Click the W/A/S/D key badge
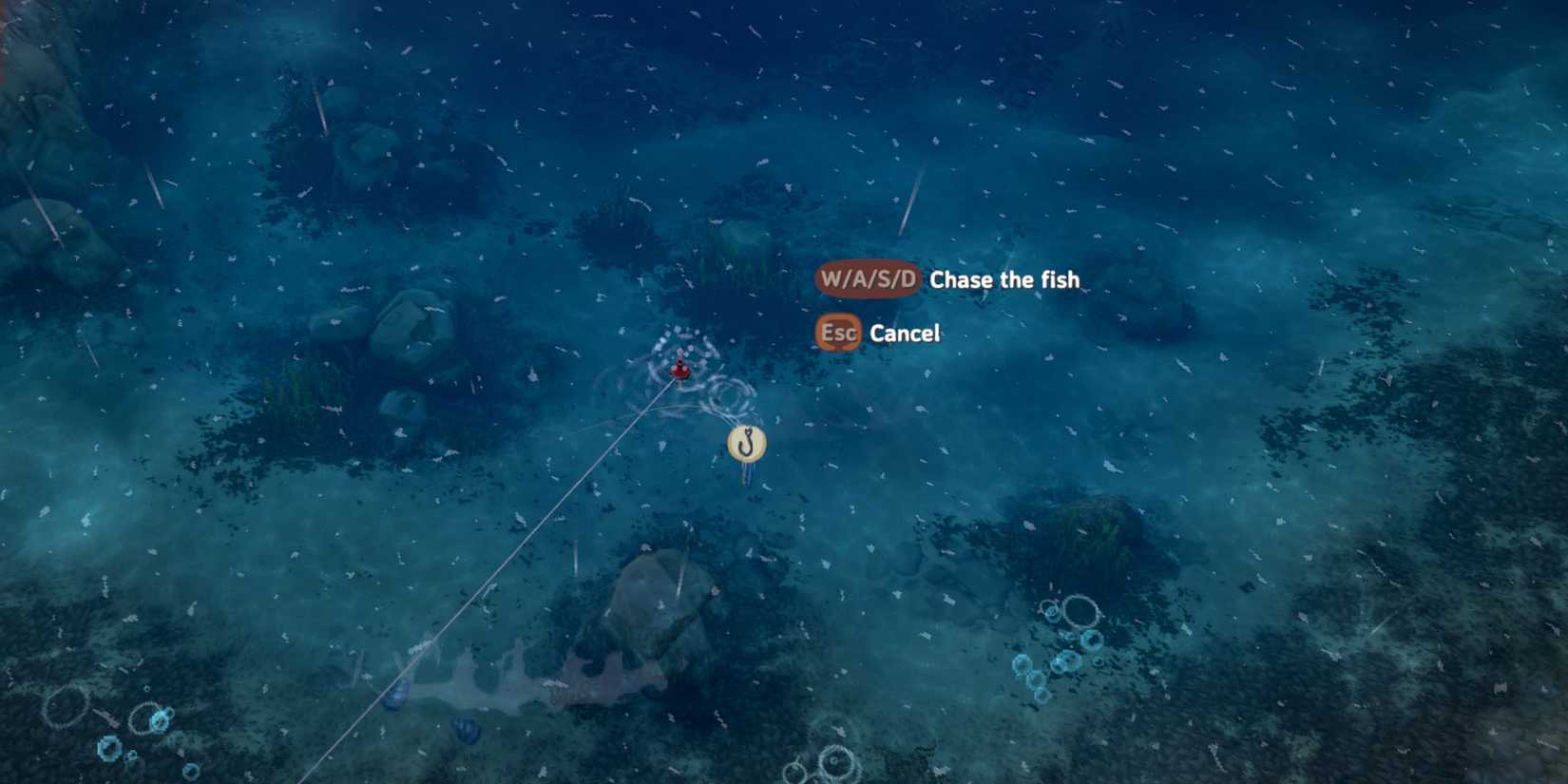This screenshot has height=784, width=1568. click(x=868, y=278)
